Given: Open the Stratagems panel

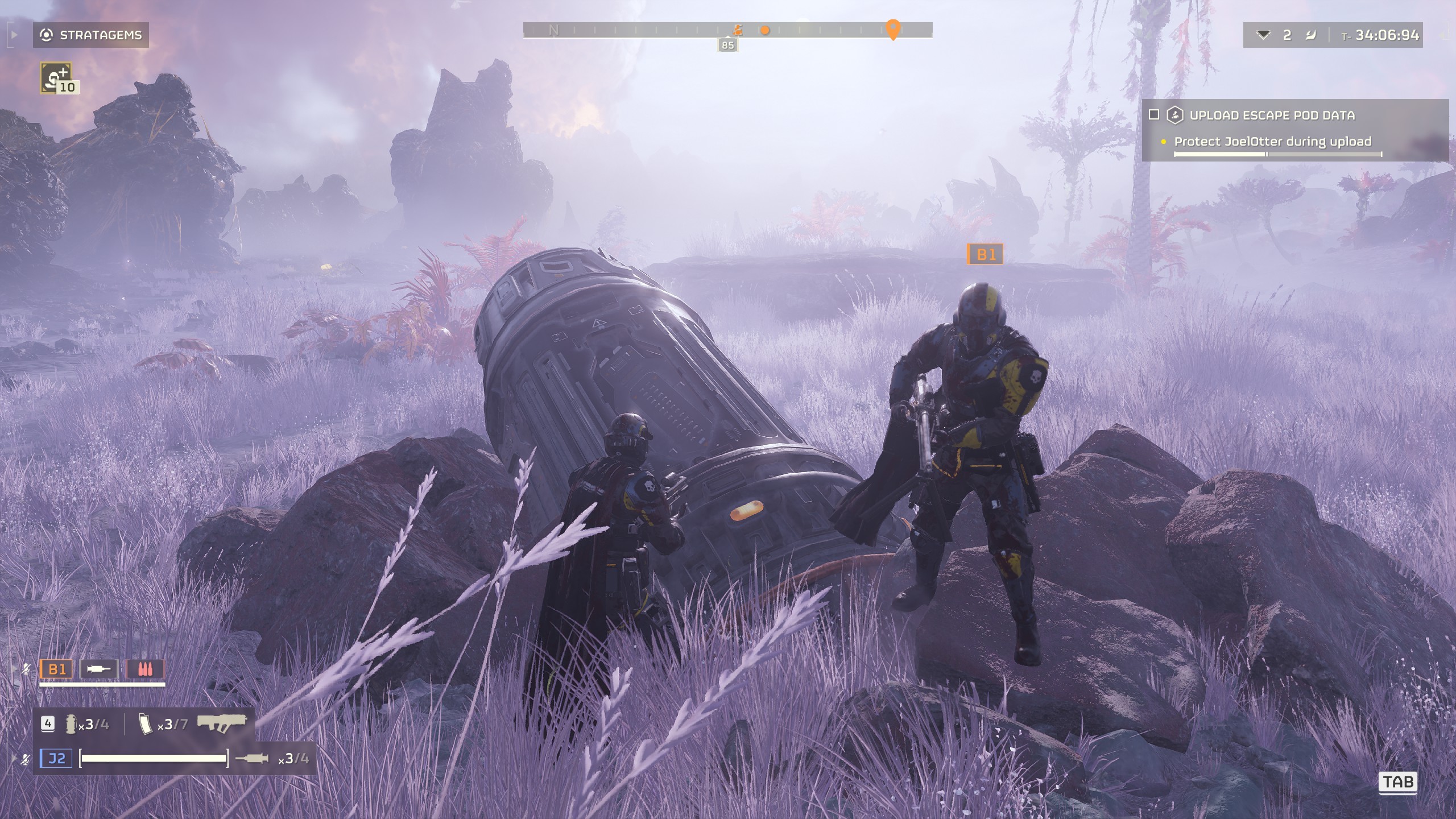Looking at the screenshot, I should (91, 35).
